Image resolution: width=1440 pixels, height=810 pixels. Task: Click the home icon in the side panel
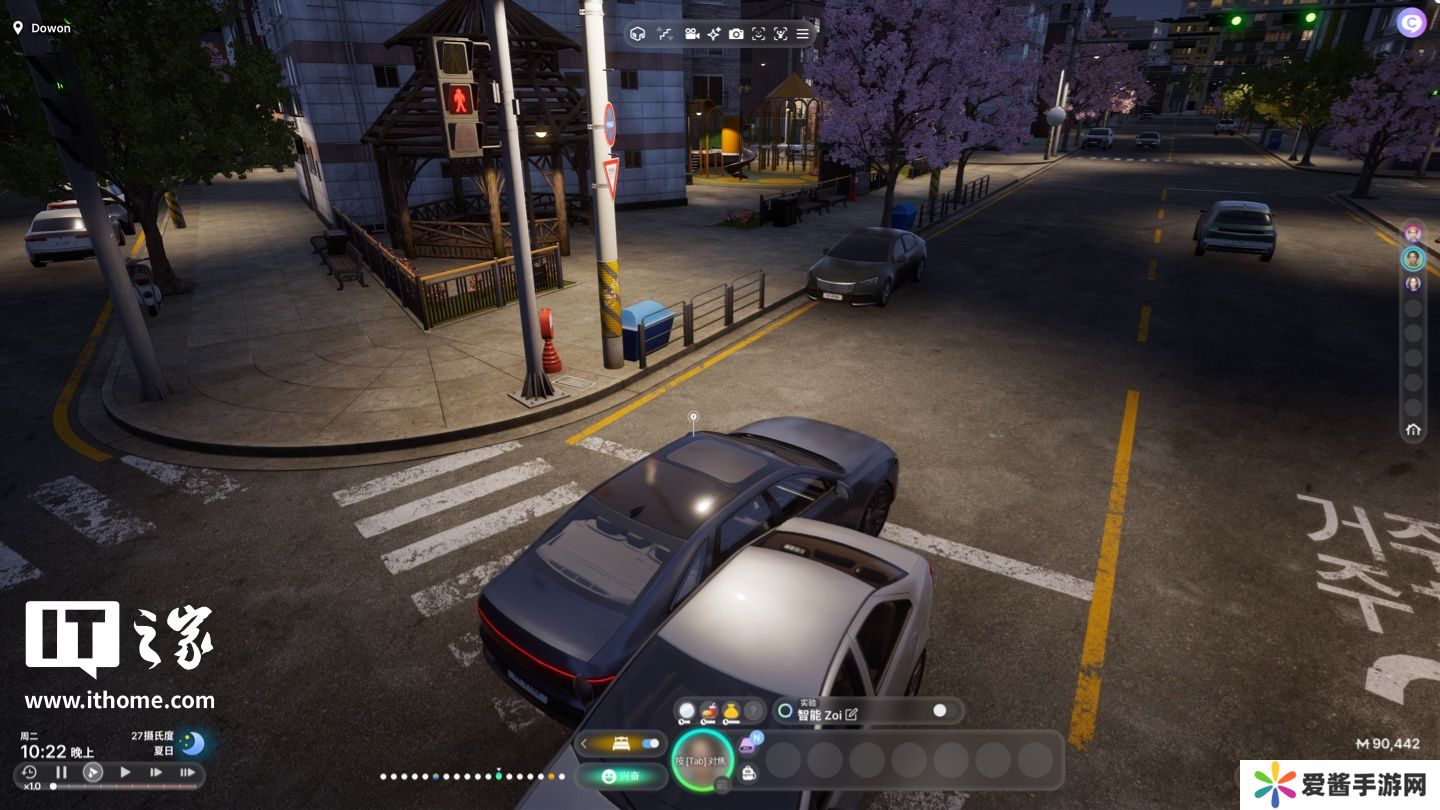(x=1413, y=430)
